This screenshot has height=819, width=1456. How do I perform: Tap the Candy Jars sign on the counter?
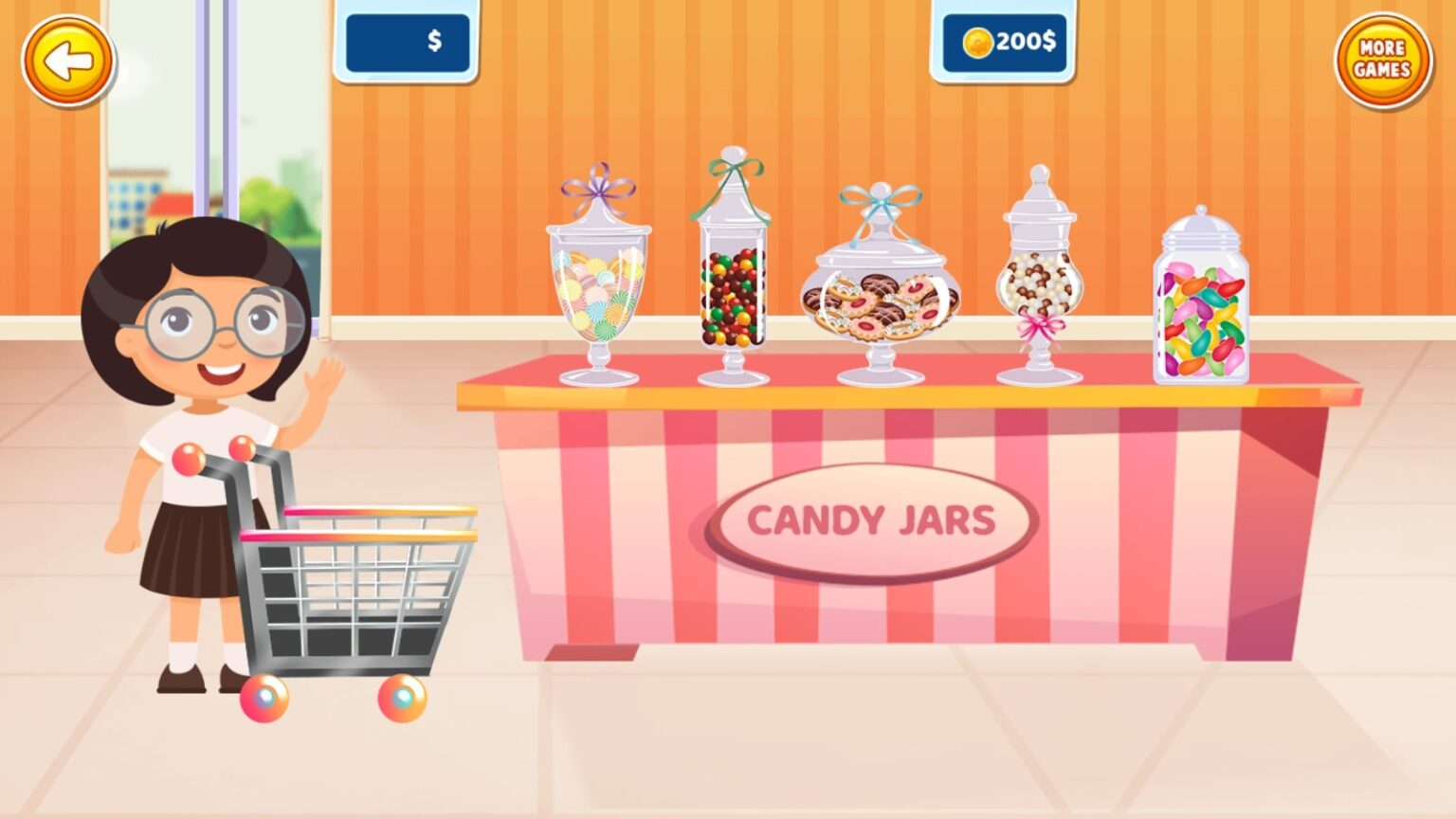click(872, 519)
